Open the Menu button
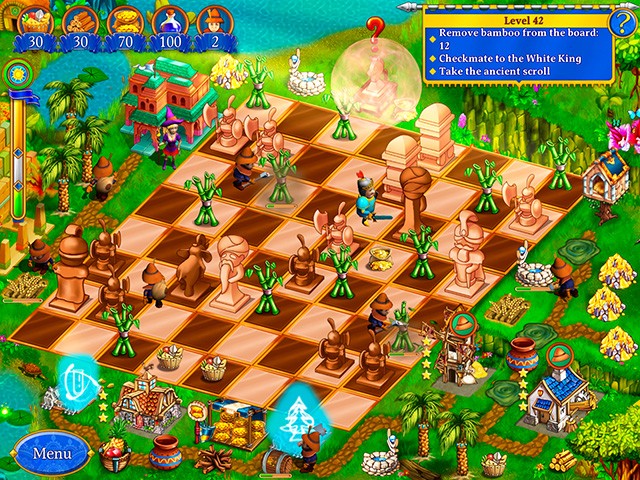 tap(51, 452)
